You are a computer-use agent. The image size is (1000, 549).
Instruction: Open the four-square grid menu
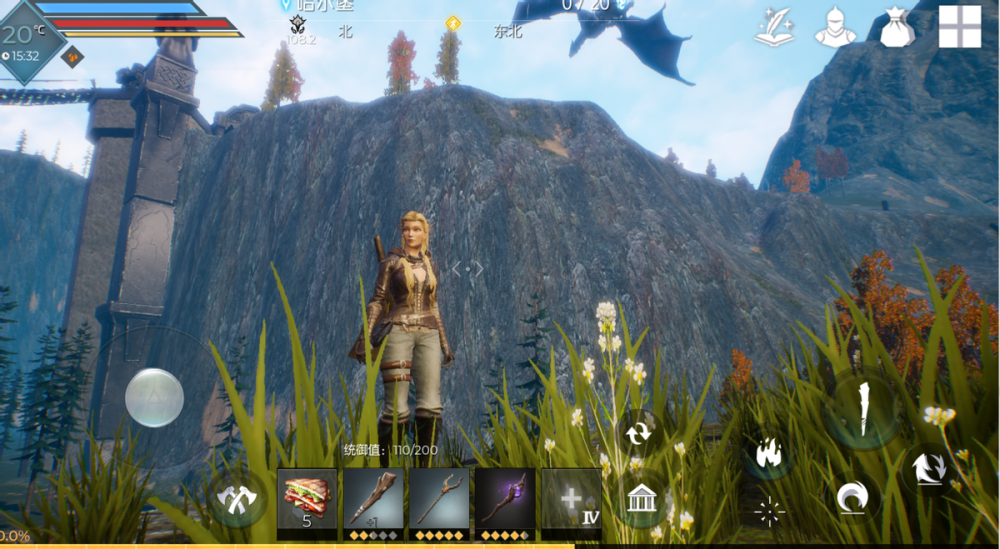coord(959,27)
